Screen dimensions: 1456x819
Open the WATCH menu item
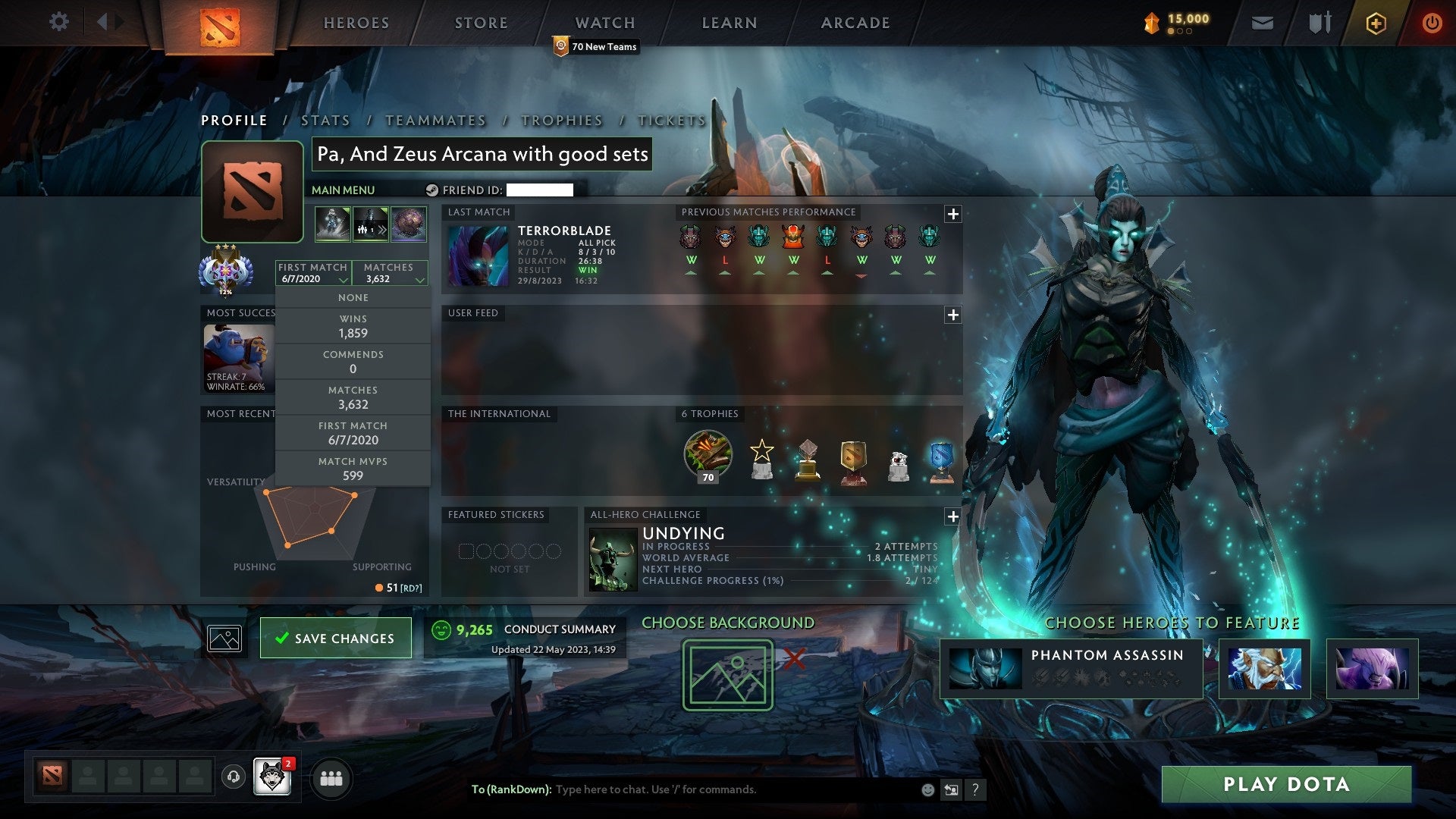(x=604, y=23)
